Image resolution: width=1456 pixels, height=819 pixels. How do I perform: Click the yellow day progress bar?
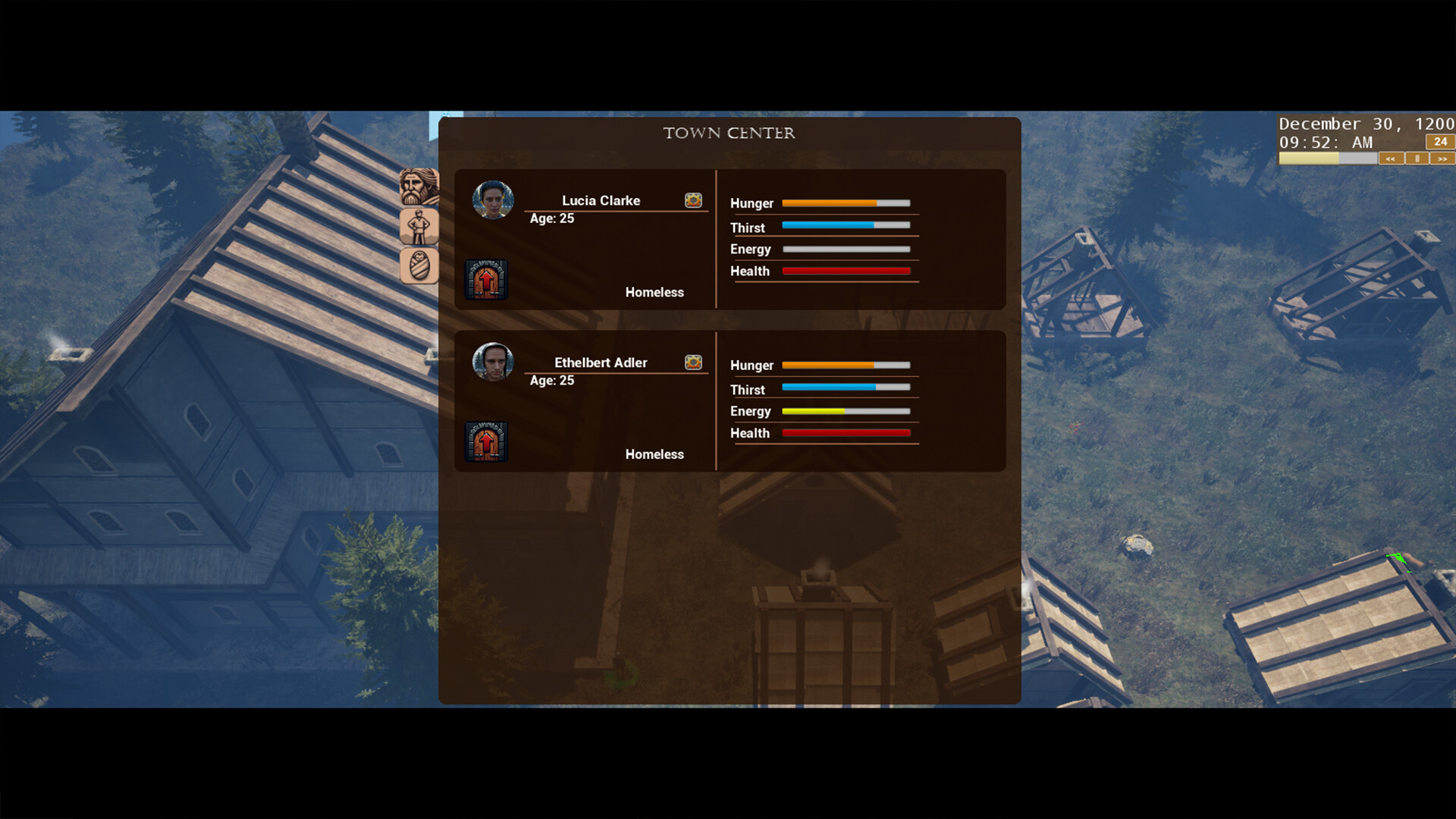pos(1308,158)
